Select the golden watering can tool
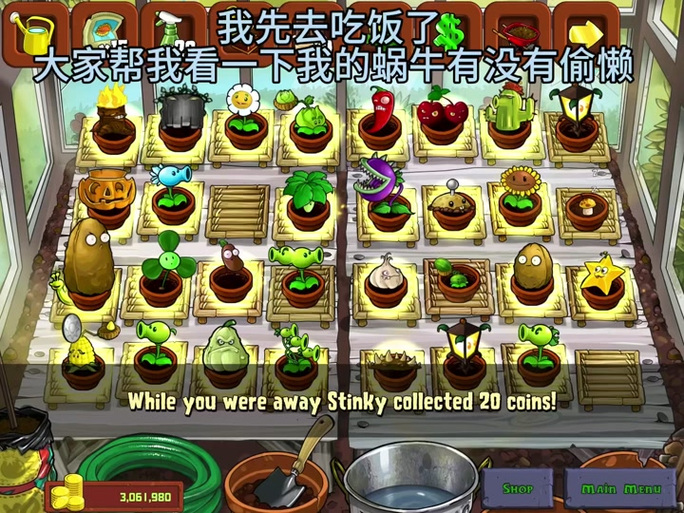The image size is (684, 513). (31, 30)
